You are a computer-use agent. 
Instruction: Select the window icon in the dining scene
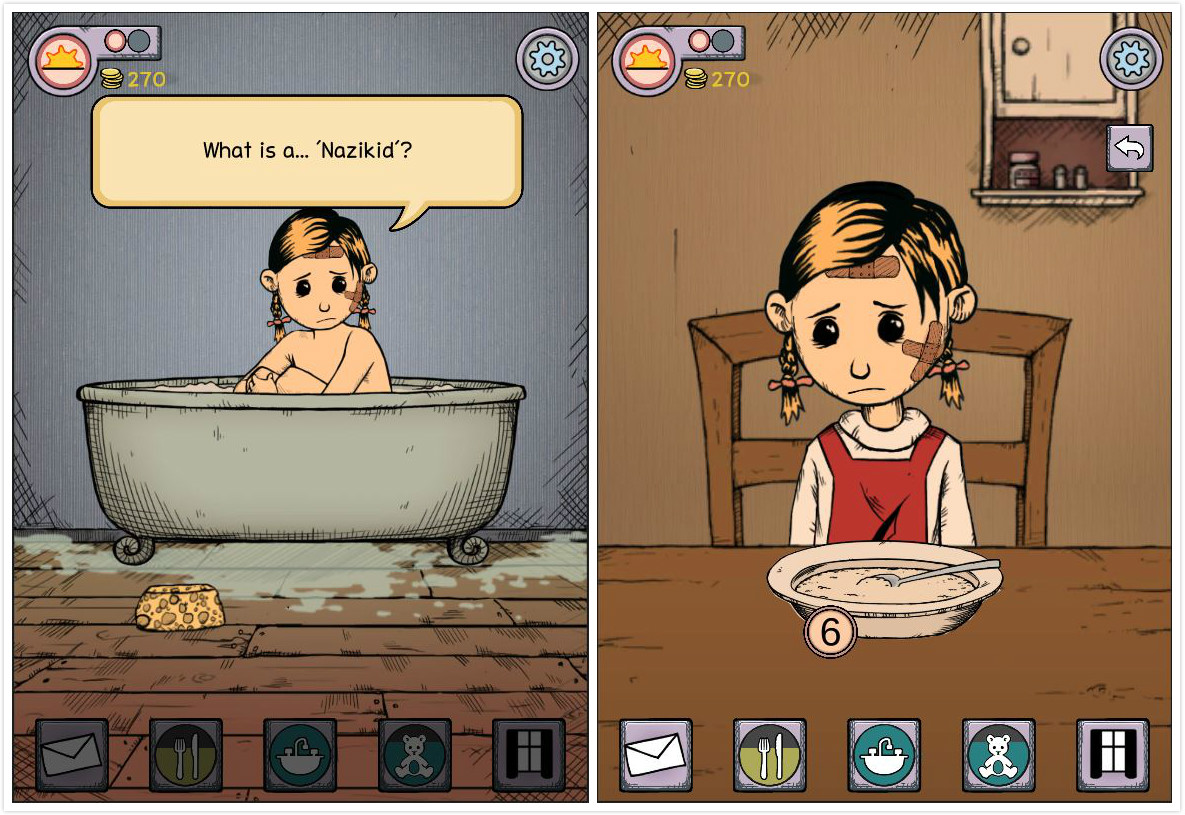[x=1112, y=755]
